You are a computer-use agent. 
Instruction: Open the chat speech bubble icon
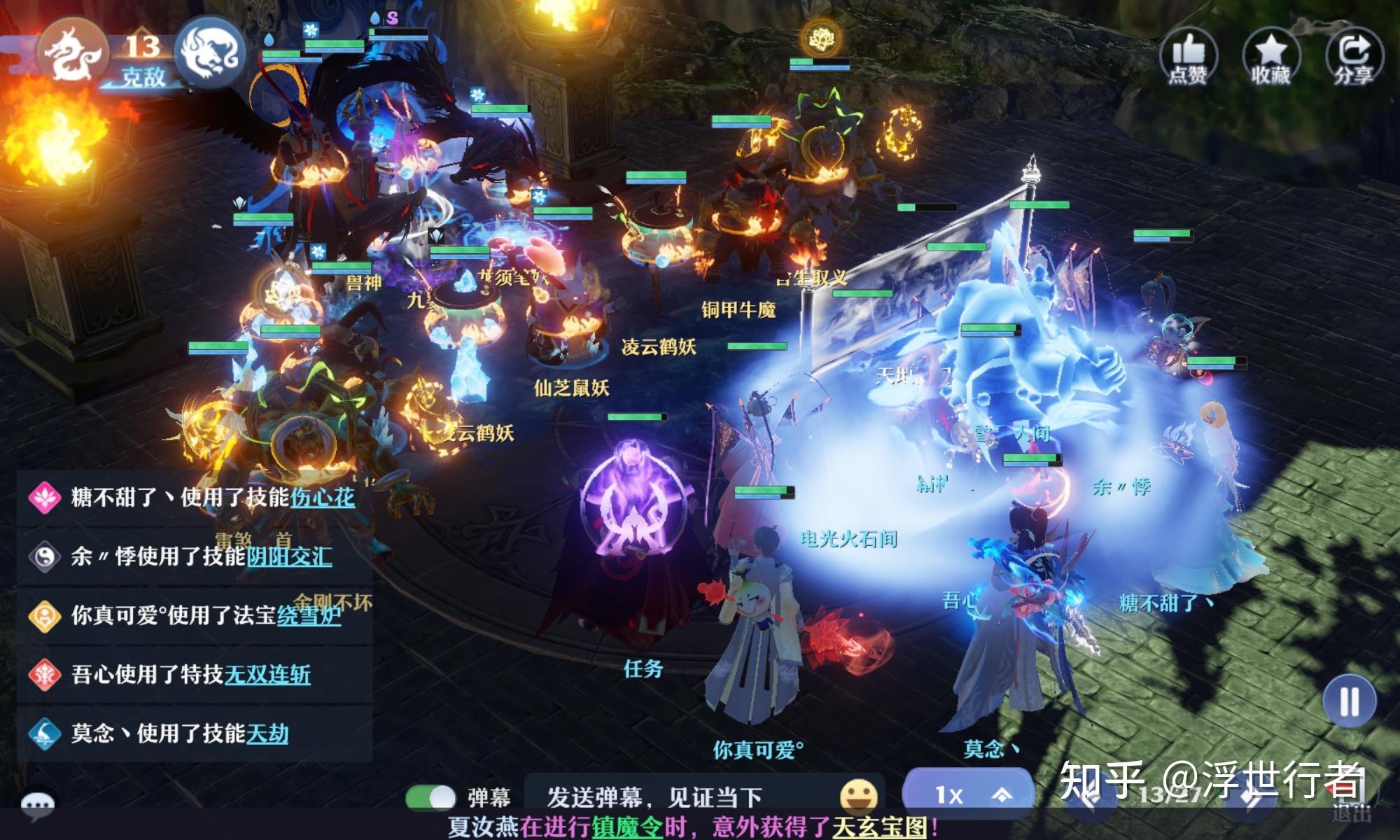coord(37,806)
